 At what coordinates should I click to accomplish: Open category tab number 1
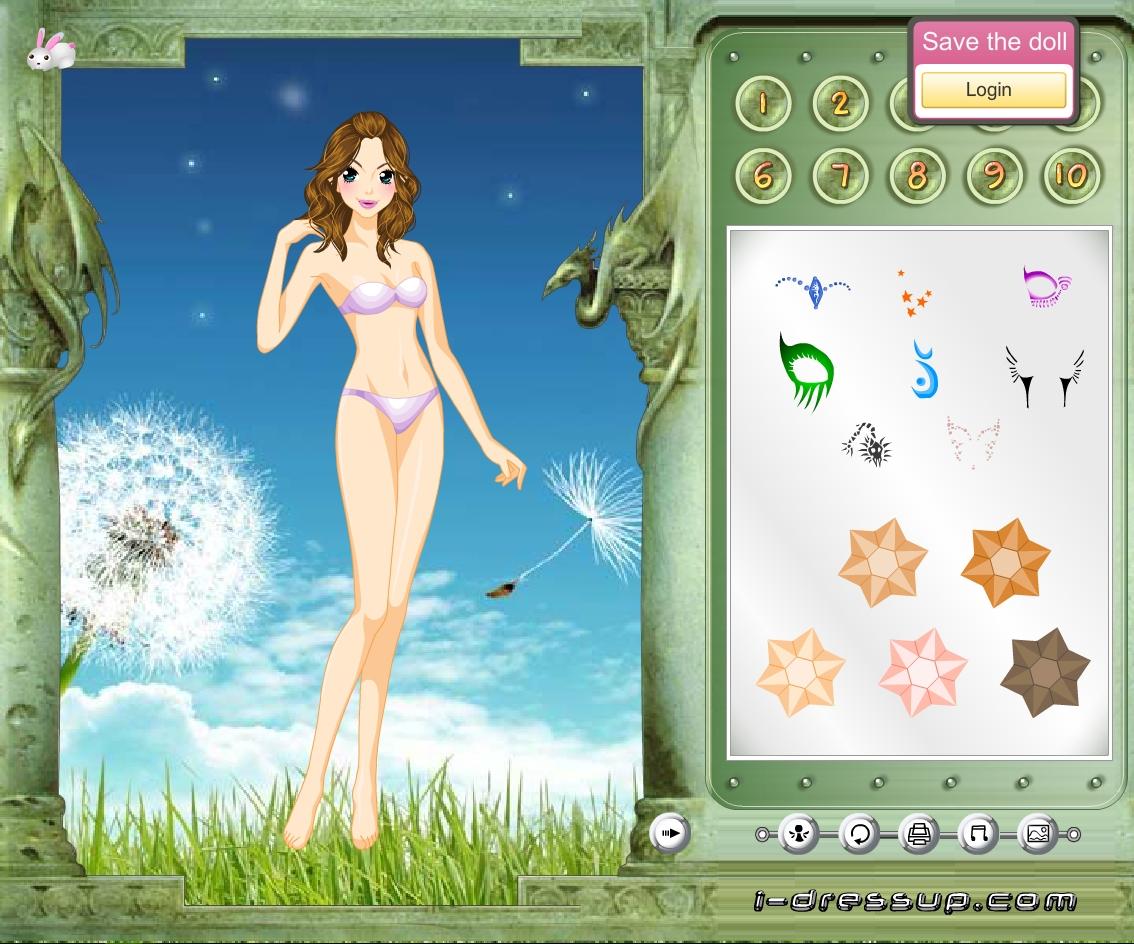[763, 102]
